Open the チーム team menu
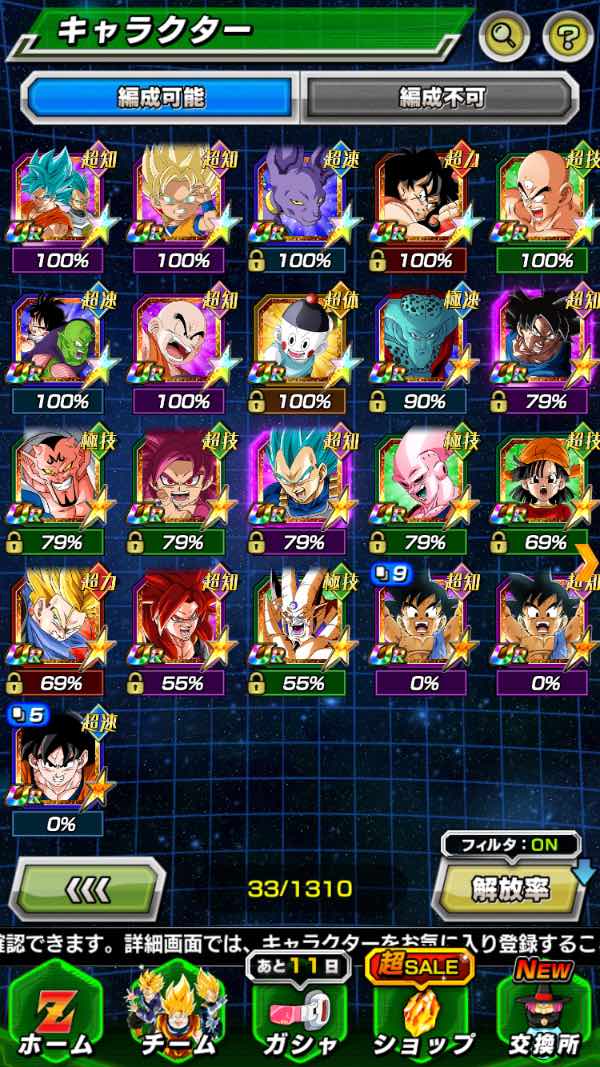 pyautogui.click(x=176, y=1010)
